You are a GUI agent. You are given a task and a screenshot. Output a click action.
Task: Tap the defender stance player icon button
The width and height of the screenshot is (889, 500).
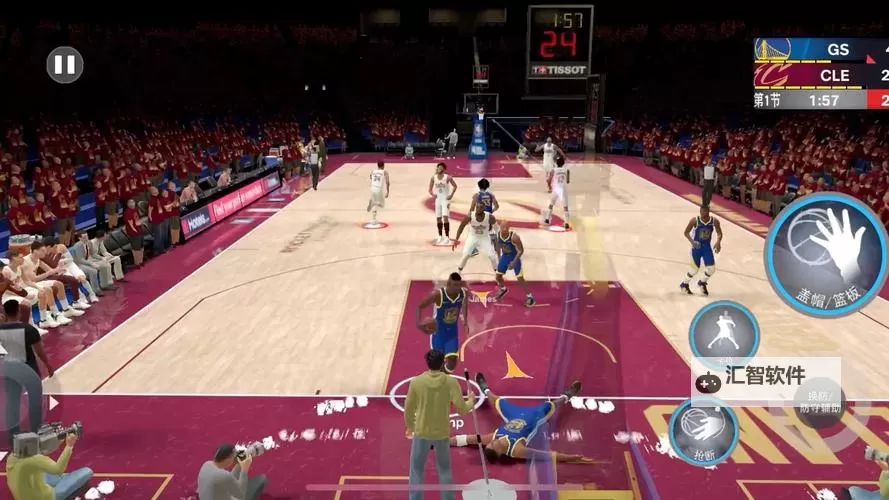point(723,332)
